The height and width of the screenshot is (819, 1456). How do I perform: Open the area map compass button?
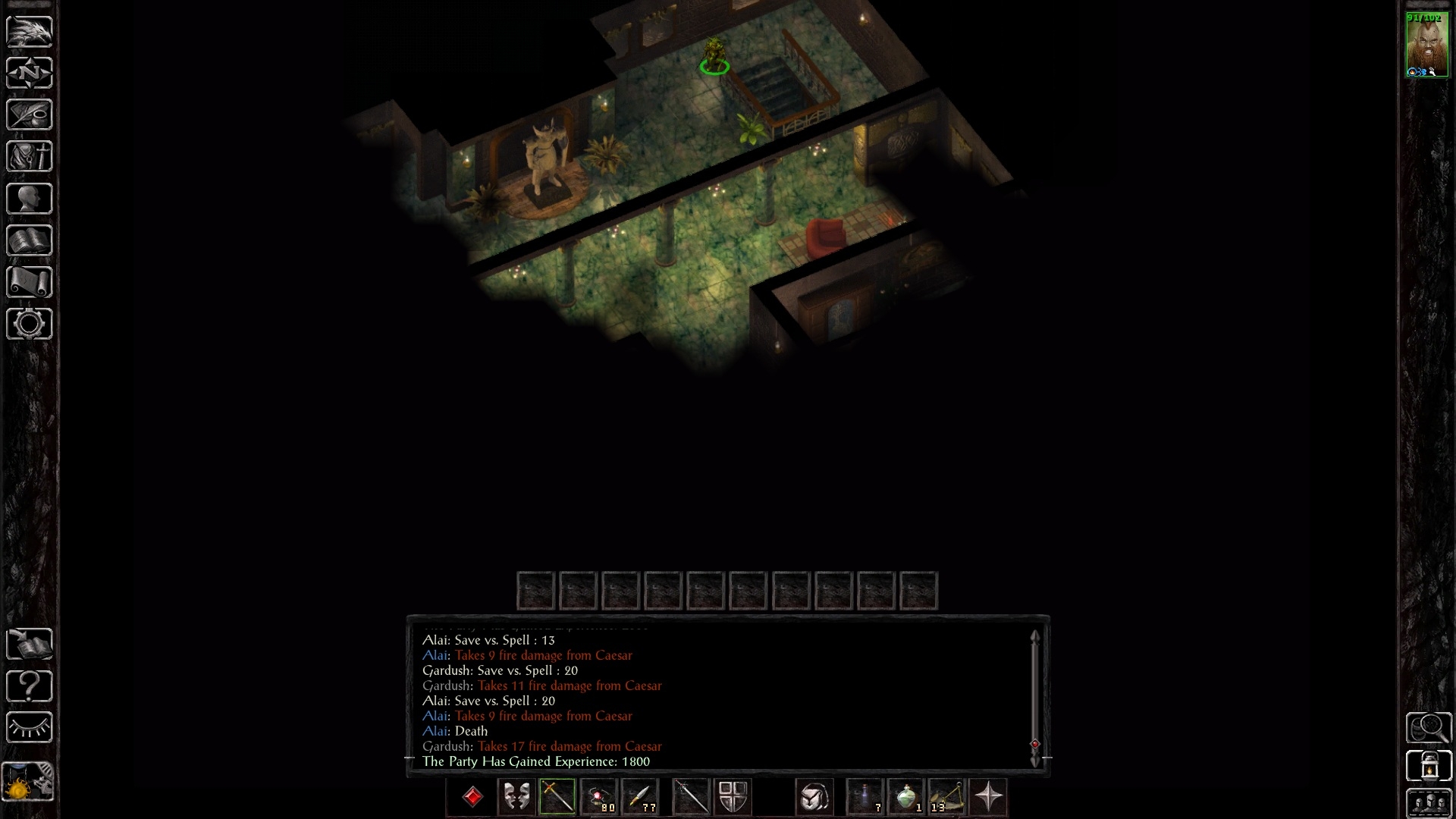pos(29,74)
